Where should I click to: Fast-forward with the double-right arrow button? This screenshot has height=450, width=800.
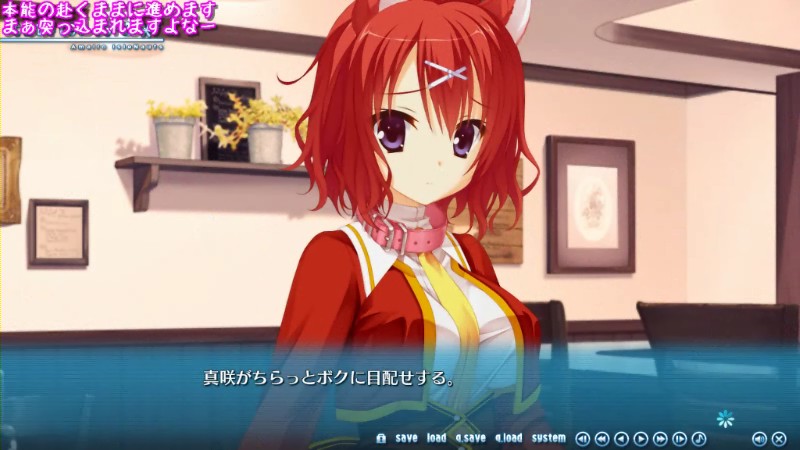click(x=660, y=438)
